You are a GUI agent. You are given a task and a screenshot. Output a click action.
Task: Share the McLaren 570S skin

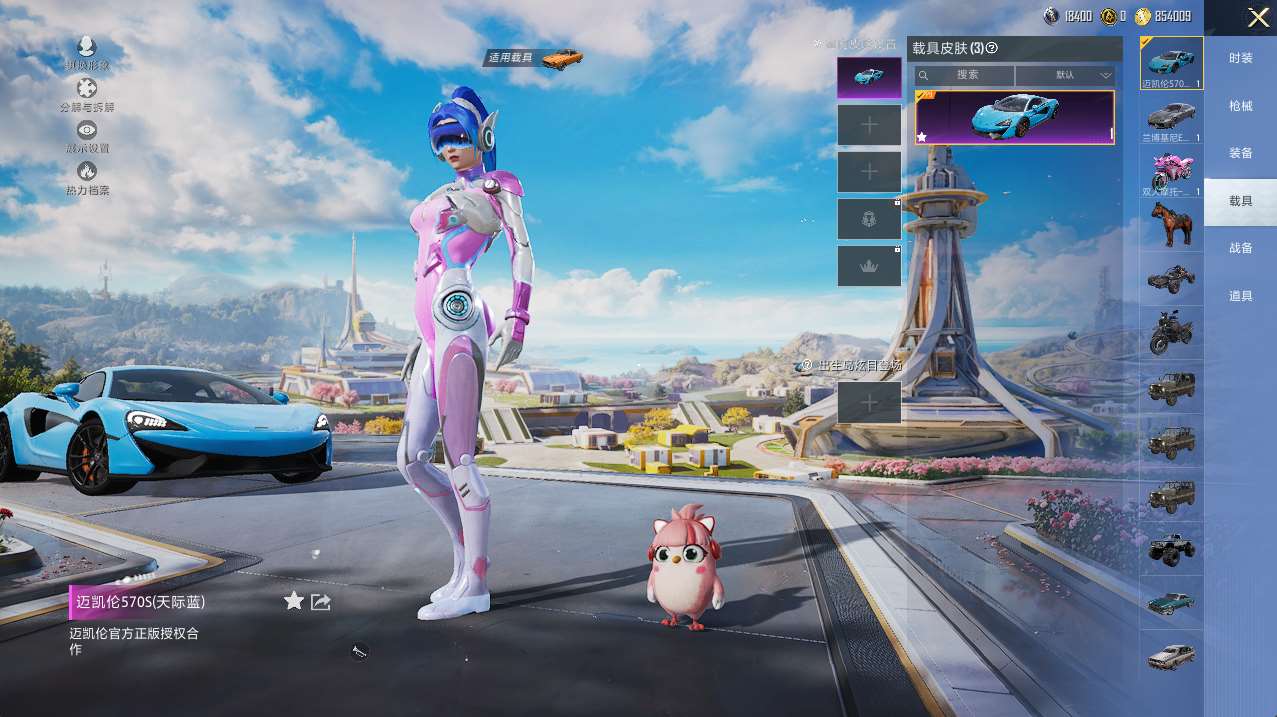point(321,601)
